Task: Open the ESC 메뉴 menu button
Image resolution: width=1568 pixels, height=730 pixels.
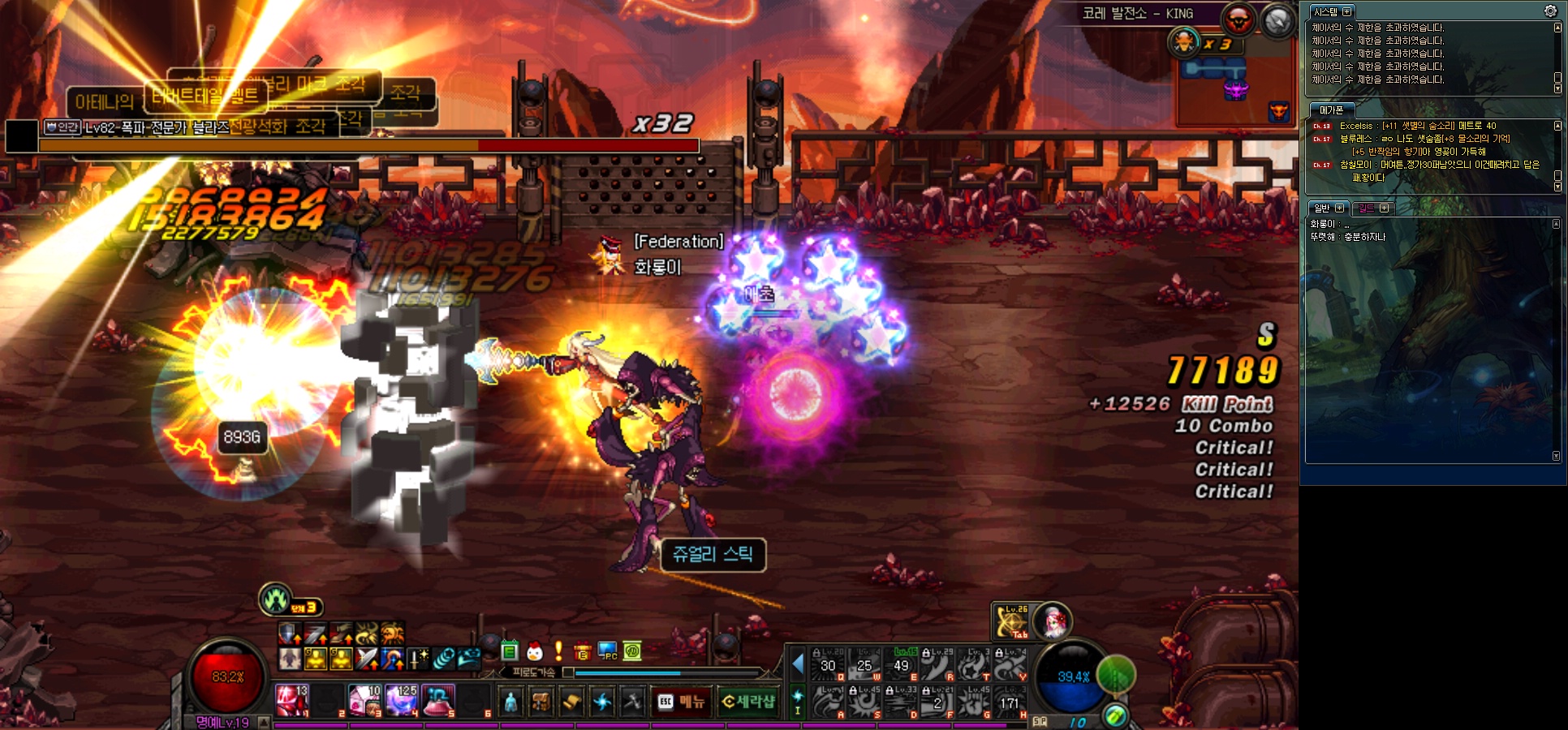Action: click(680, 702)
